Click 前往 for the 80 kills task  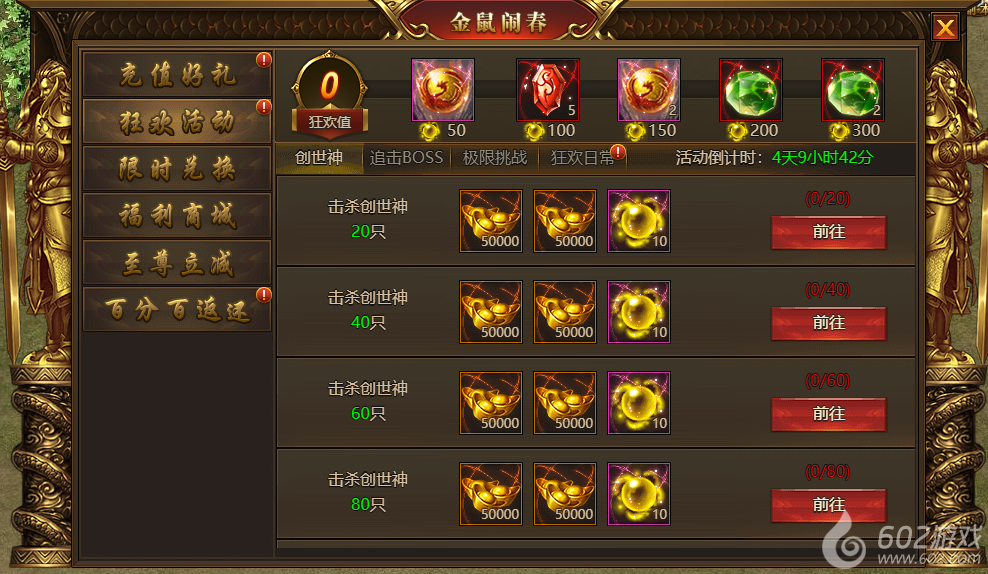point(828,505)
